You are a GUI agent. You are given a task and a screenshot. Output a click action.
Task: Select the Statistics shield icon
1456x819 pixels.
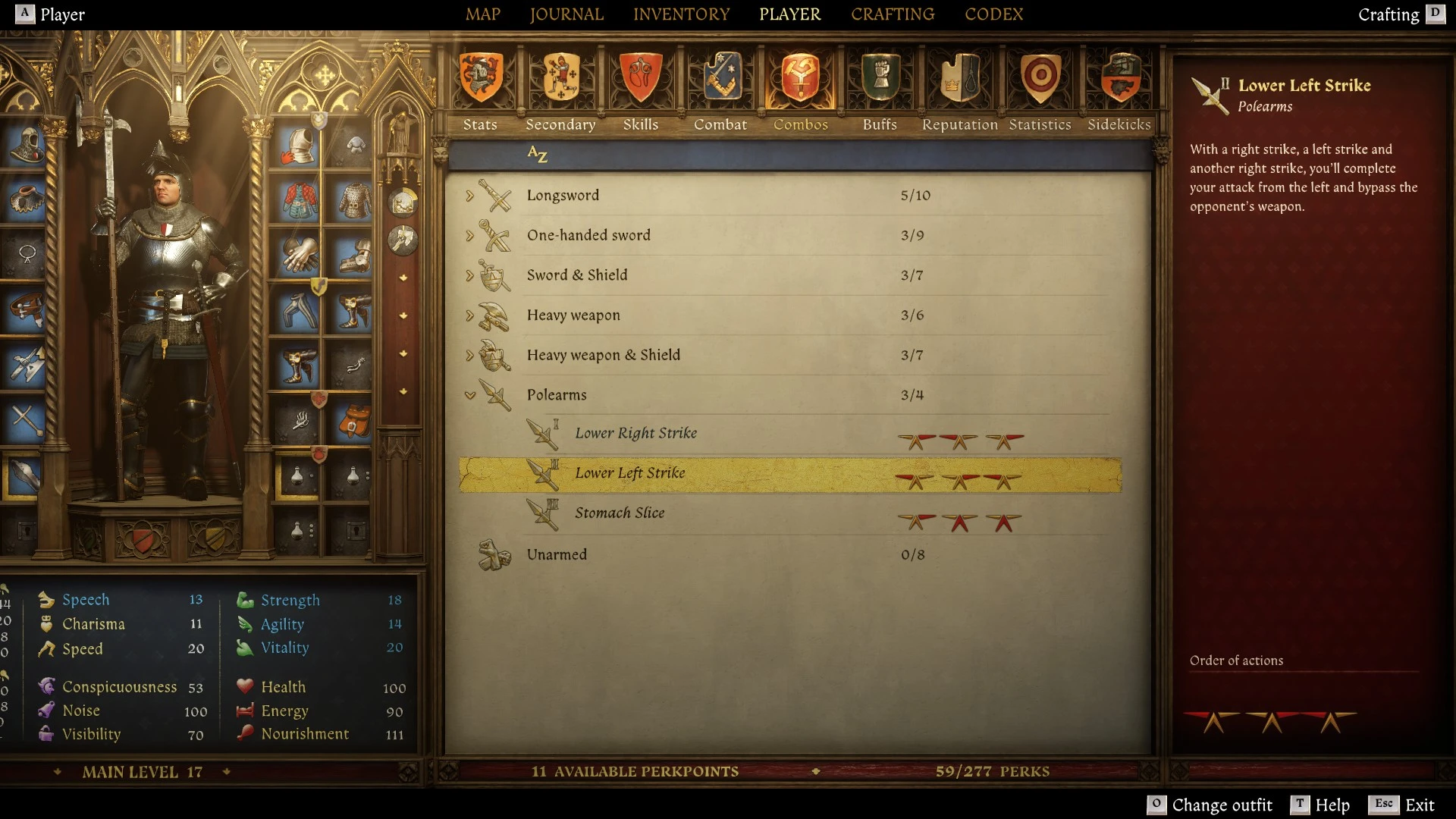coord(1040,78)
